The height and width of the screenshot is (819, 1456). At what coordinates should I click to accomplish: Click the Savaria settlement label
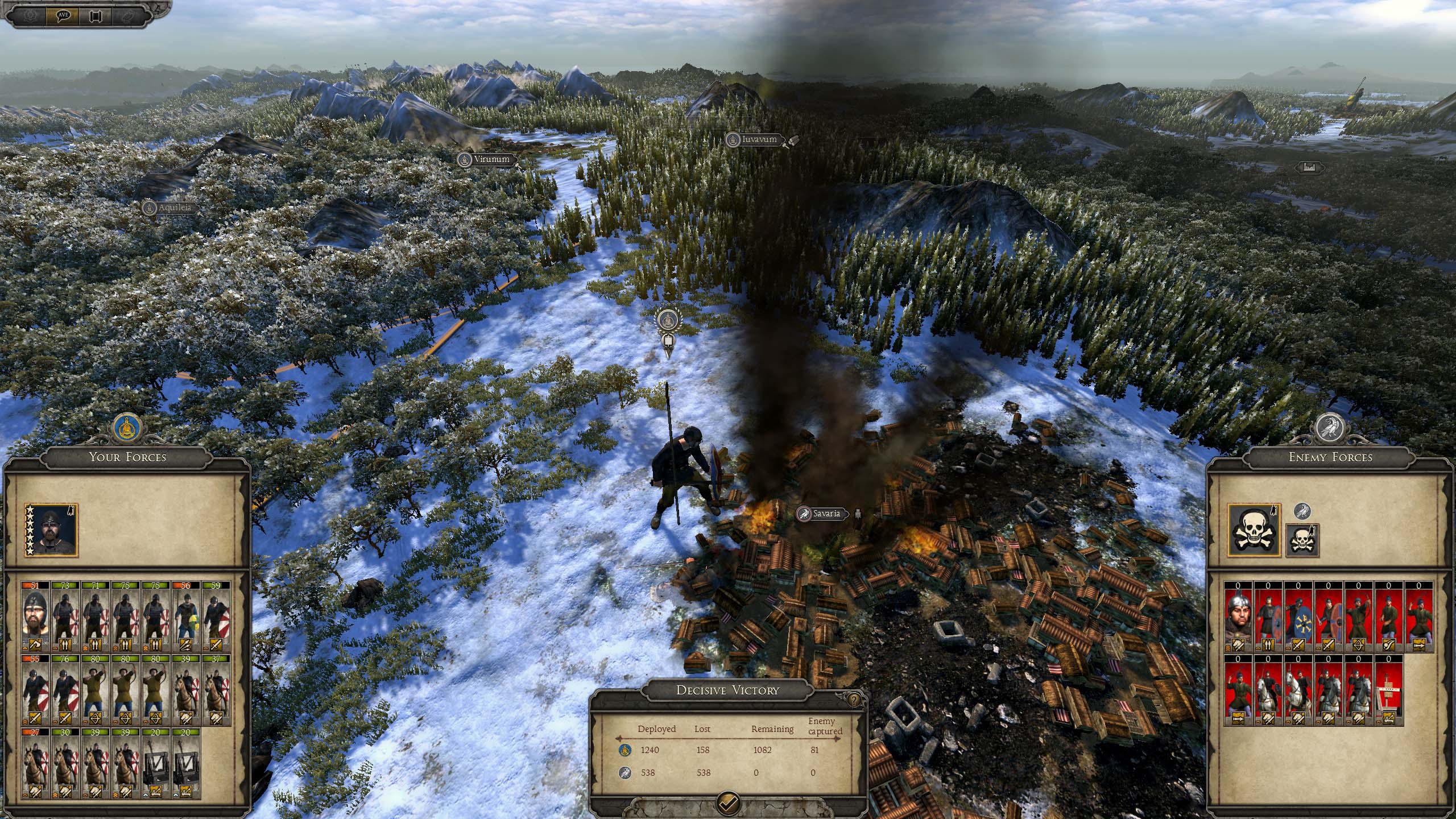pos(826,514)
